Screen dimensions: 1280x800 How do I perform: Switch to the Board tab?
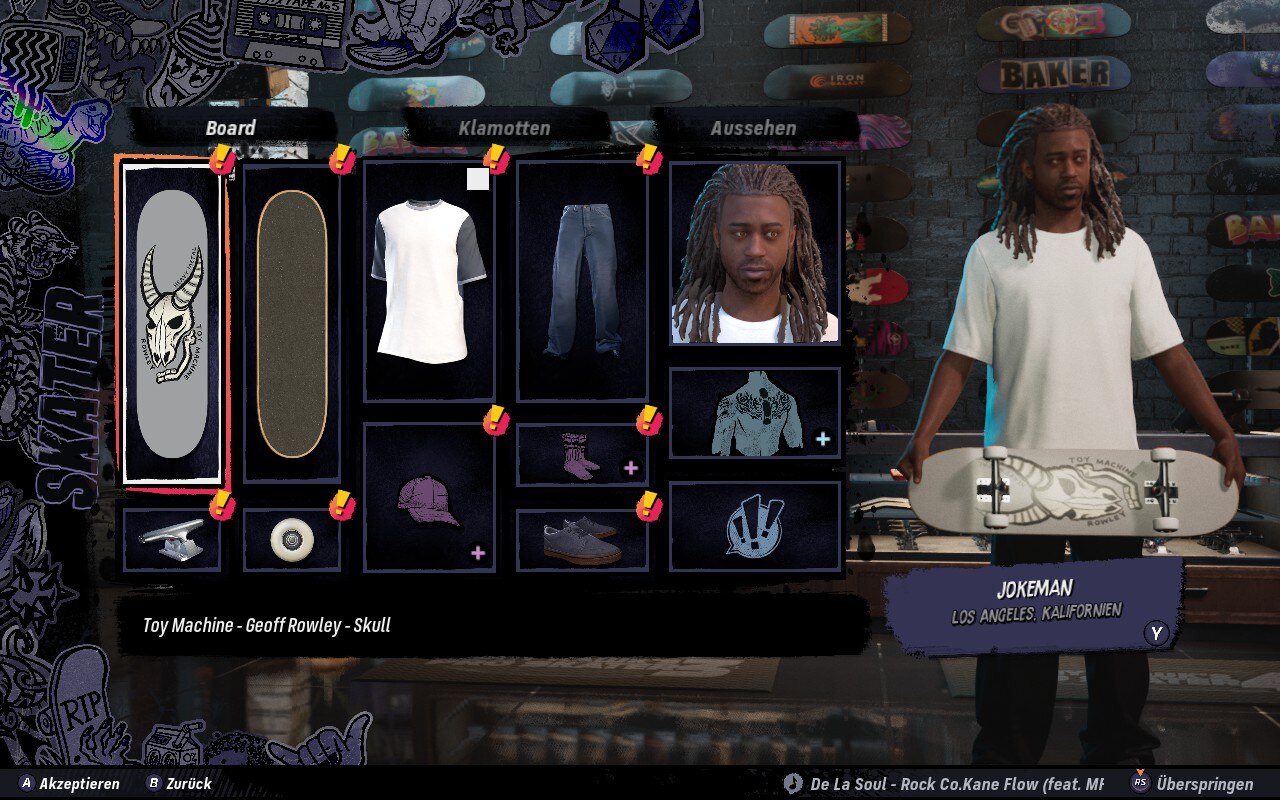(x=231, y=128)
